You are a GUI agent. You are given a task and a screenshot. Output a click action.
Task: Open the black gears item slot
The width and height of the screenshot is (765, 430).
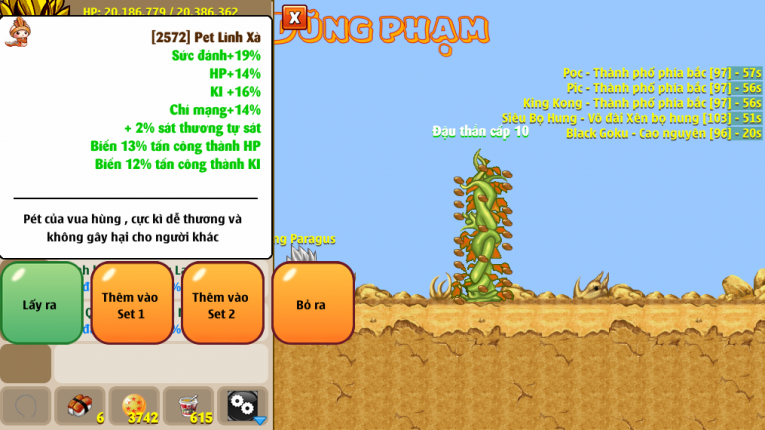click(242, 406)
